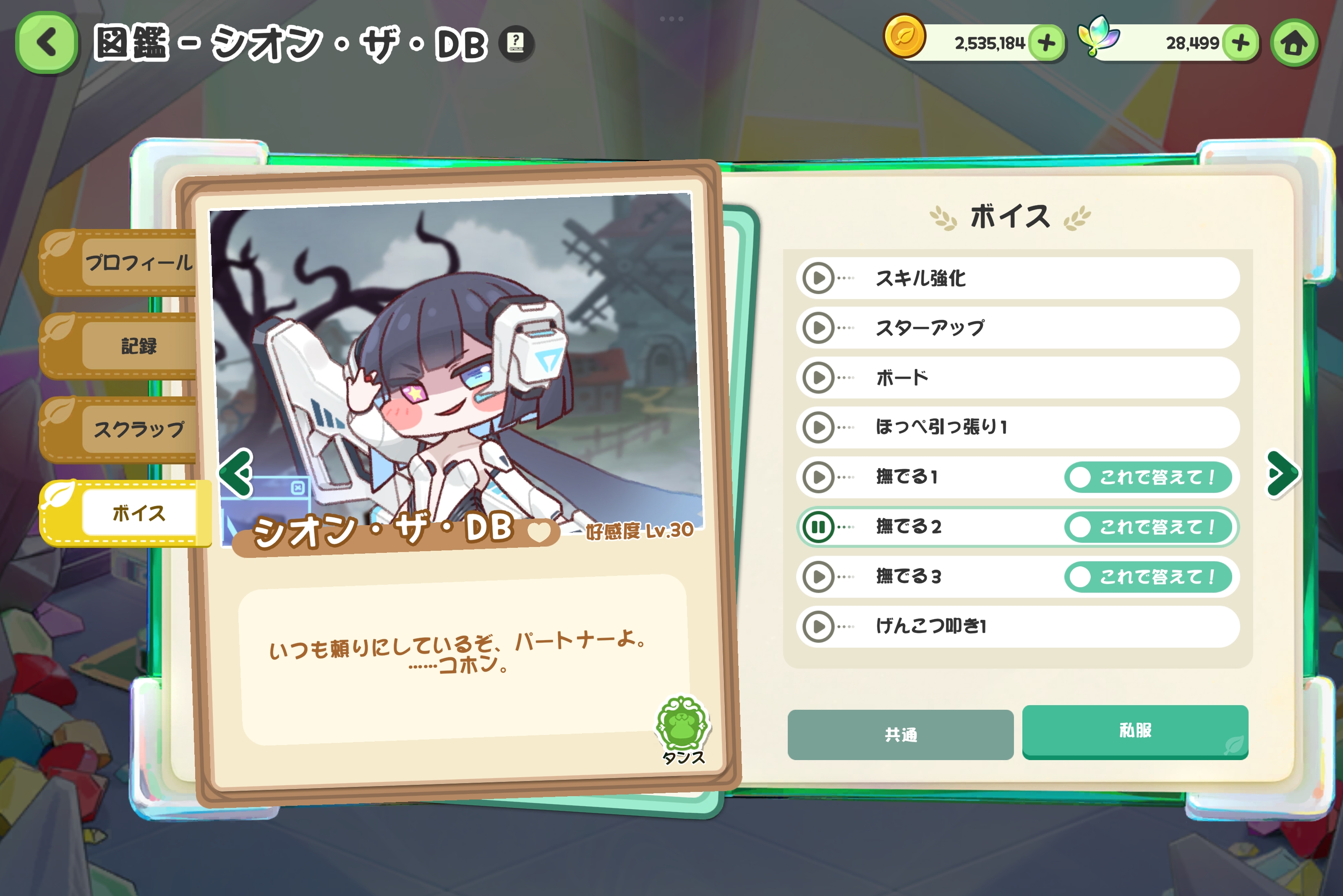Select the スクラップ tab
This screenshot has width=1343, height=896.
[x=138, y=429]
